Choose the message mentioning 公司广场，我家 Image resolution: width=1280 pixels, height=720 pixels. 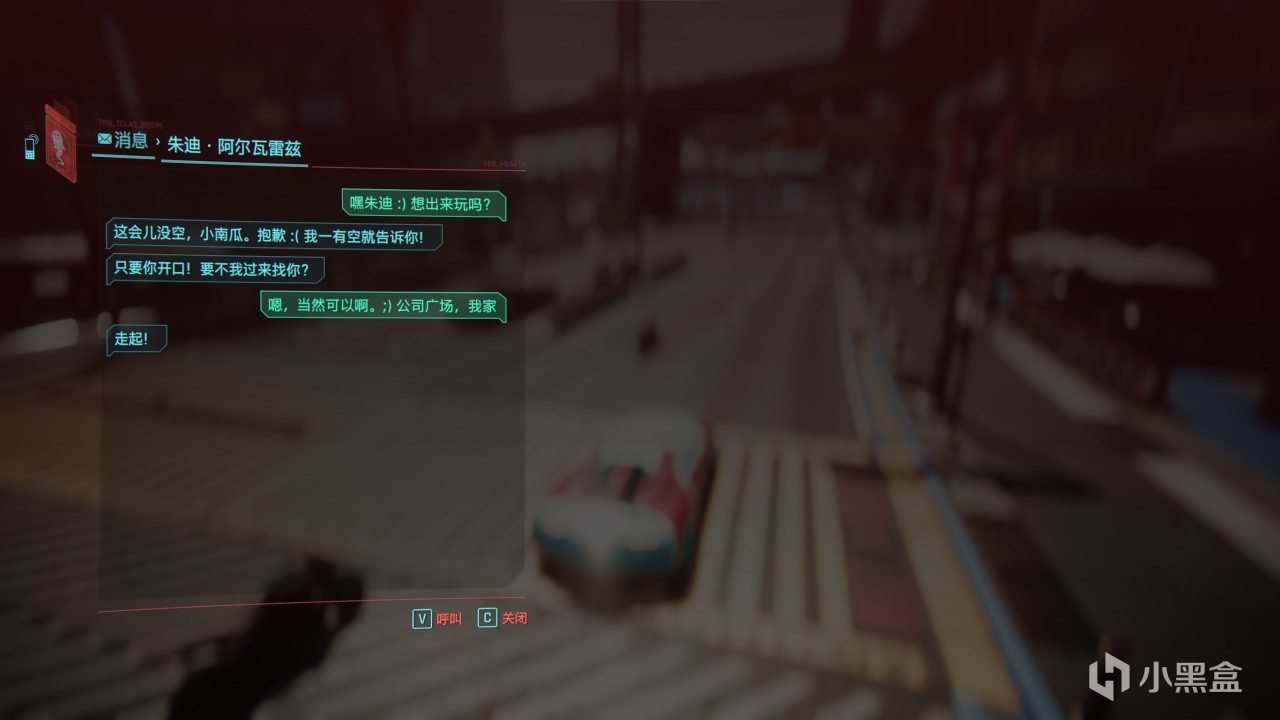(x=383, y=306)
